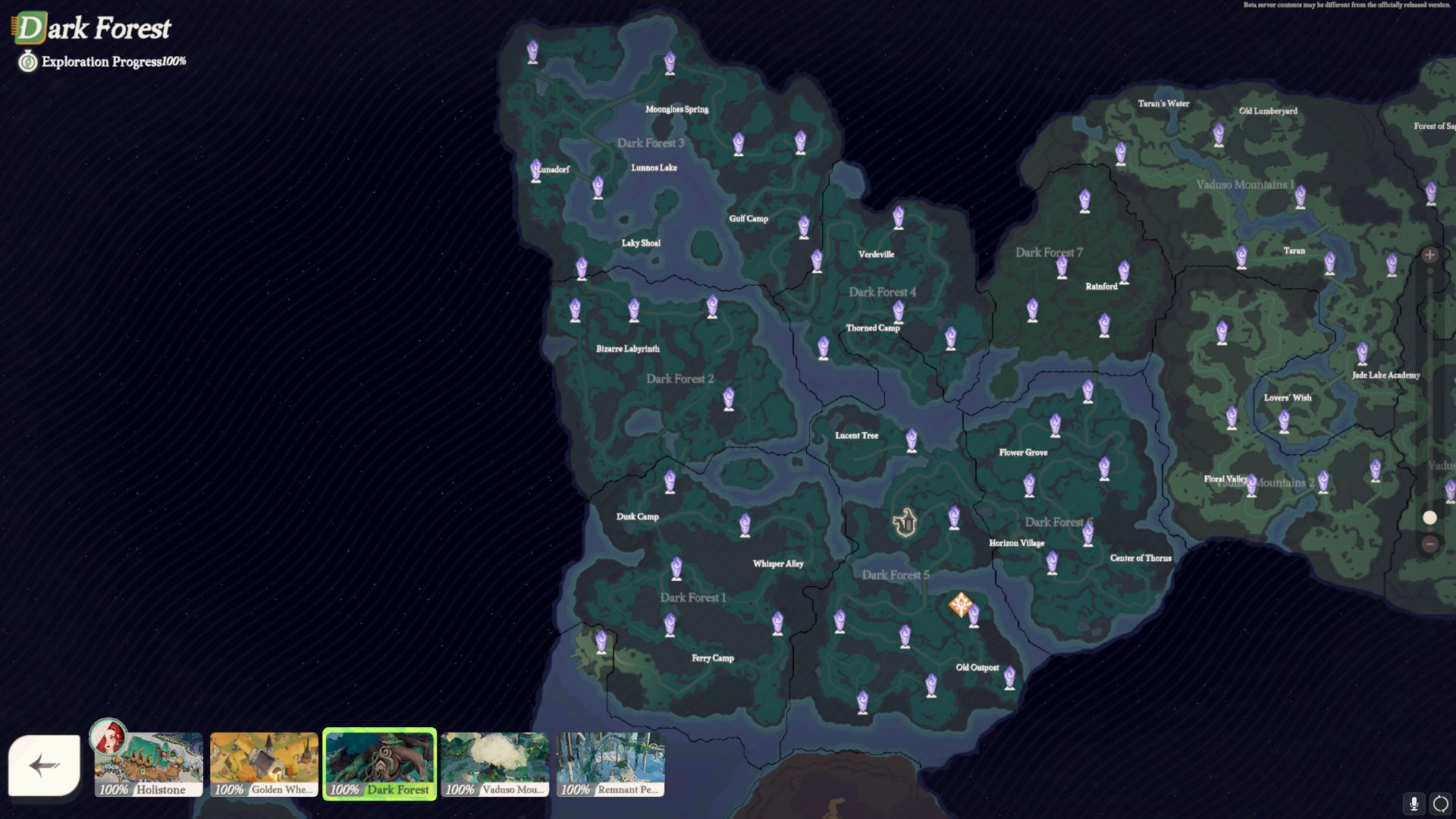Open the orange event marker in Dark Forest 5
Viewport: 1456px width, 819px height.
(x=962, y=606)
